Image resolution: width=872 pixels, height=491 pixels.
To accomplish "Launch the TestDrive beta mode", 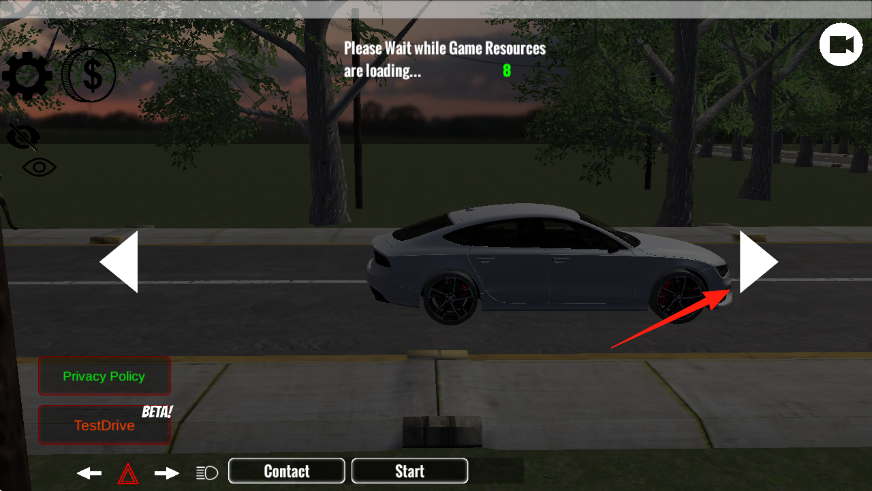I will (104, 425).
